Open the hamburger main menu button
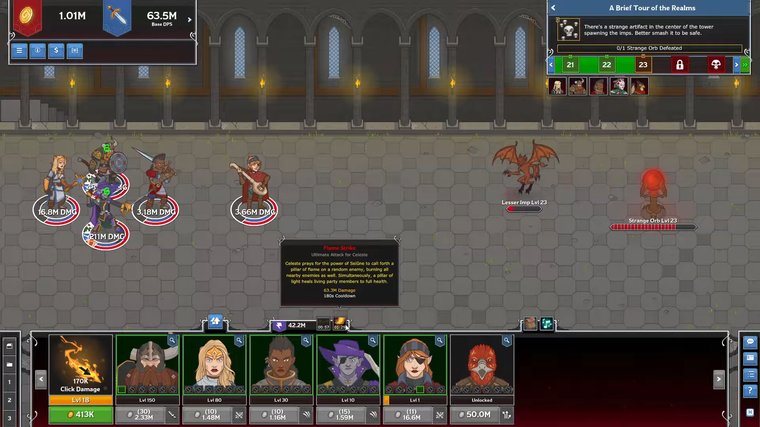The width and height of the screenshot is (760, 427). pyautogui.click(x=20, y=49)
